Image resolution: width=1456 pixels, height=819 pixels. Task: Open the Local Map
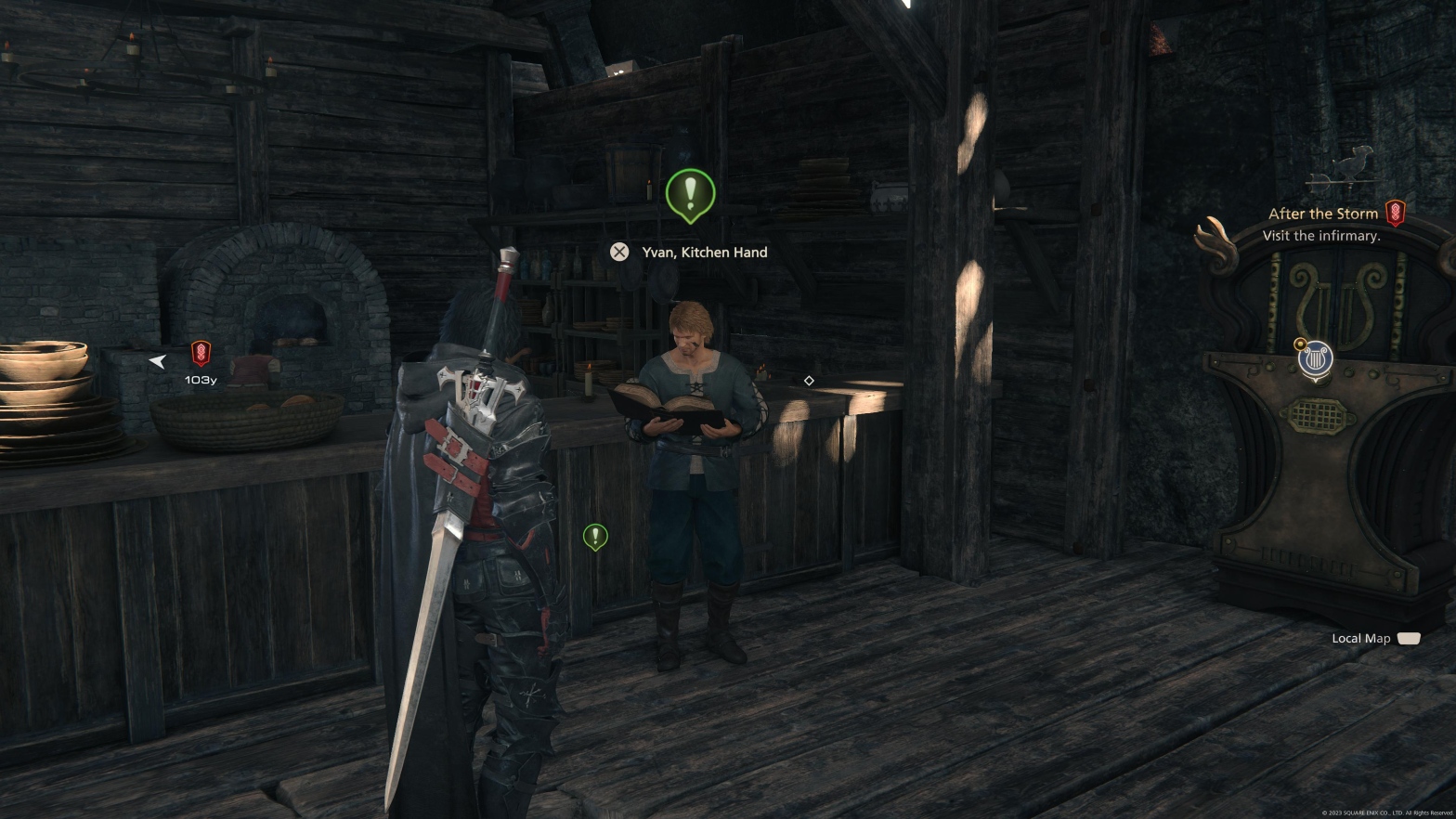tap(1375, 638)
